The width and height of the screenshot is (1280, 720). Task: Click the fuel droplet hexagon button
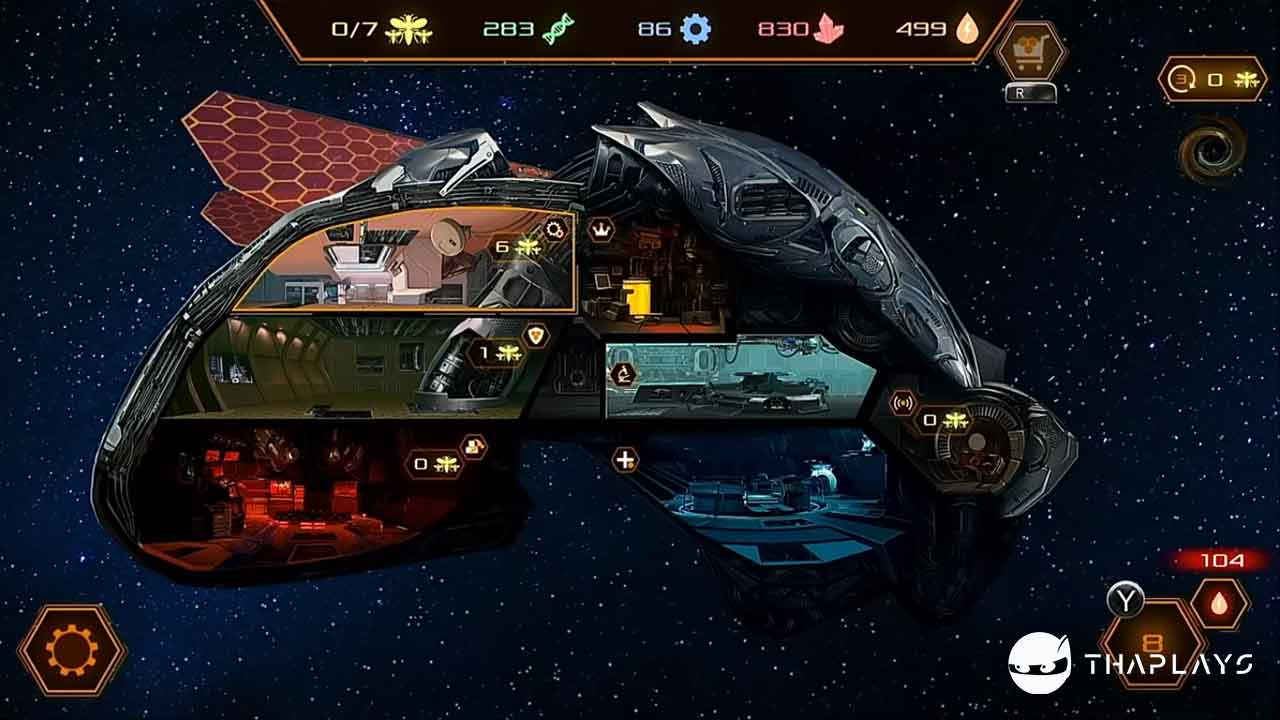point(1219,604)
